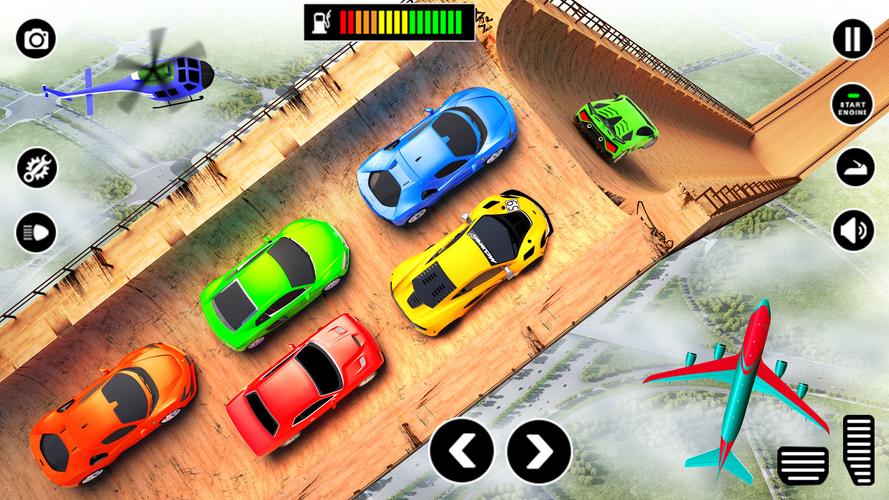
Task: Toggle the speaker sound button
Action: (853, 231)
